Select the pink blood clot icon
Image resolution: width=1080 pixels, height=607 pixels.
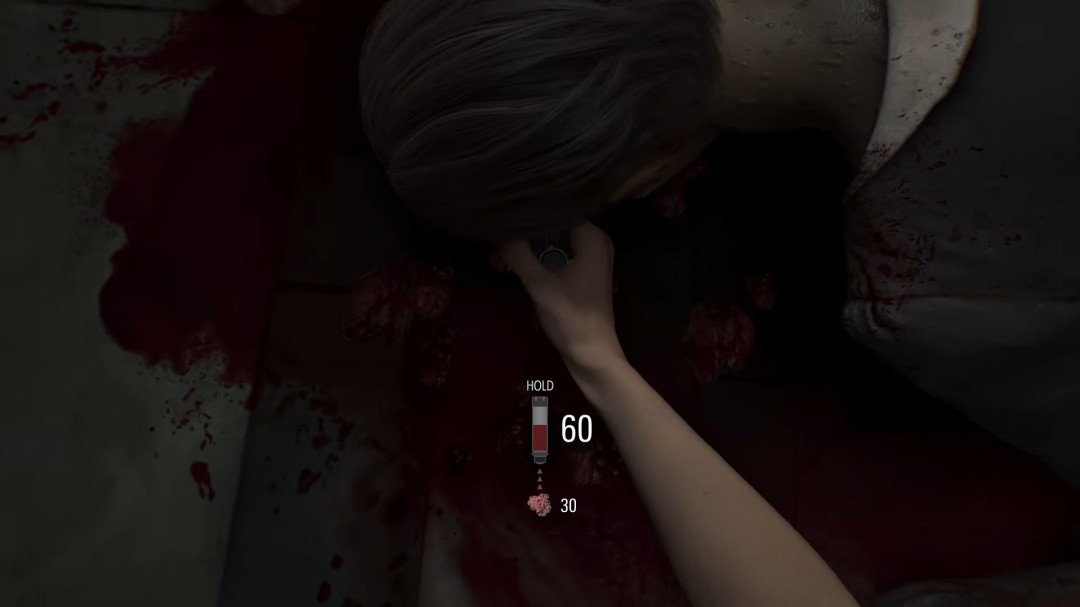tap(539, 504)
